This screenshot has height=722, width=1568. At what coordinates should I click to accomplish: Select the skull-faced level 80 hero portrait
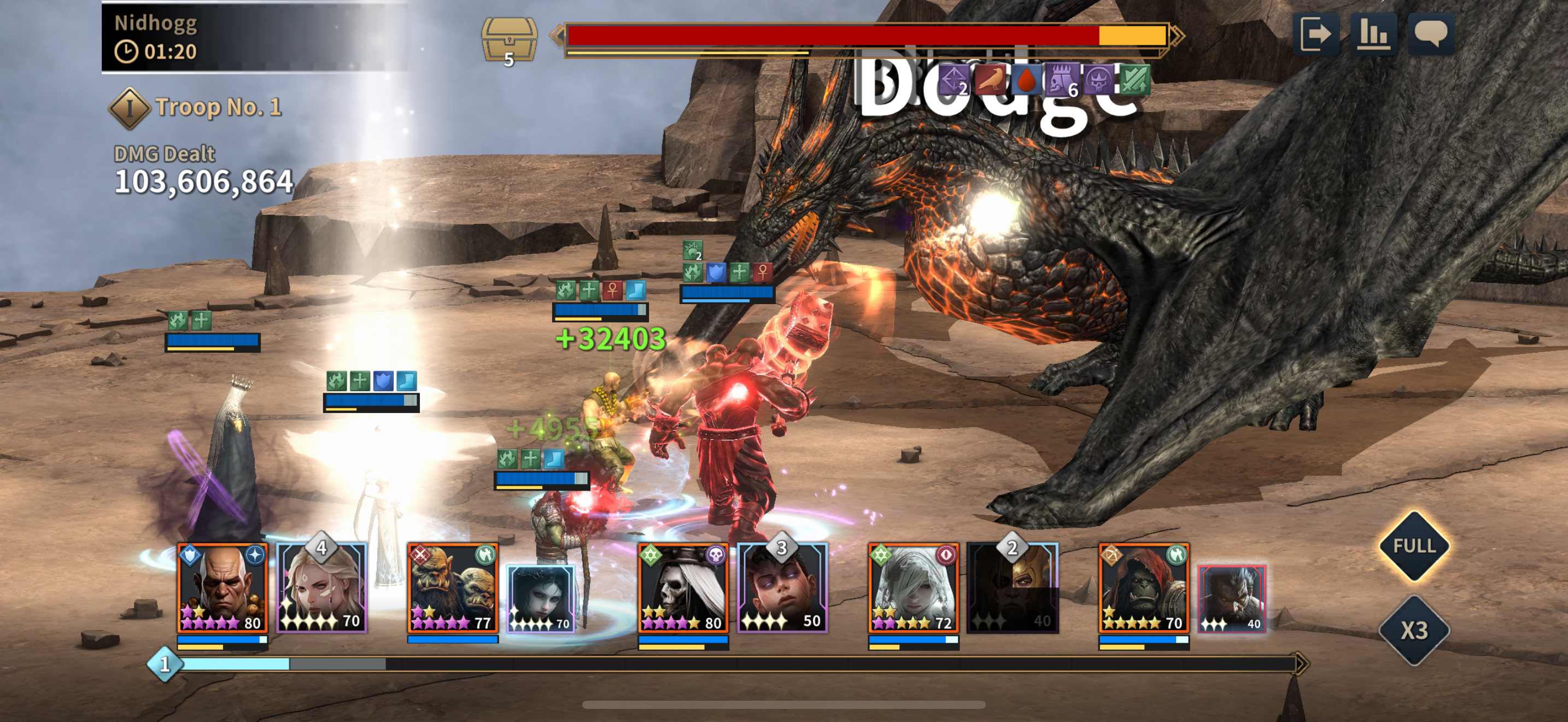[682, 588]
